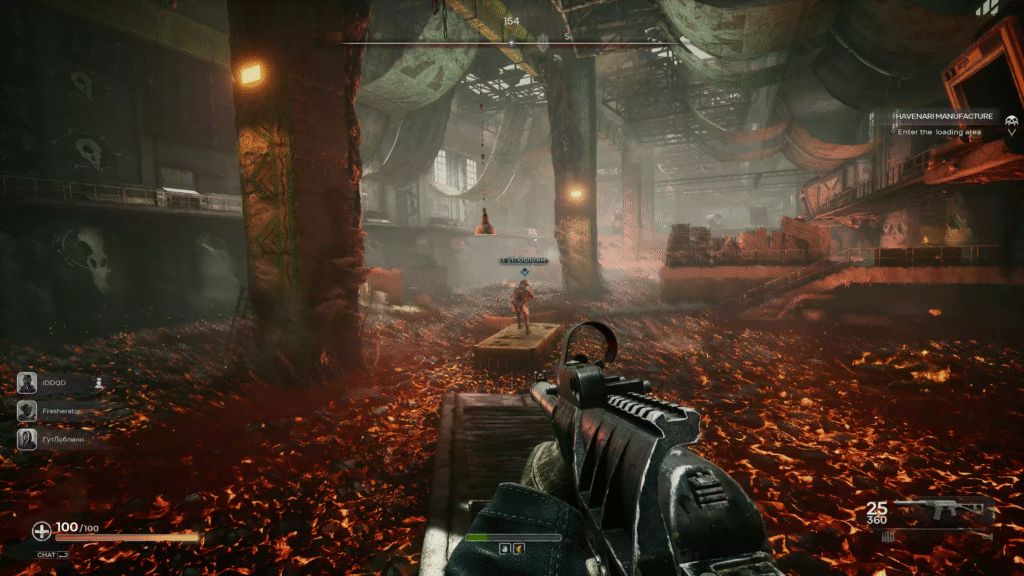Screen dimensions: 1024x576
Task: Select IDDQD in the squad list
Action: coord(53,382)
